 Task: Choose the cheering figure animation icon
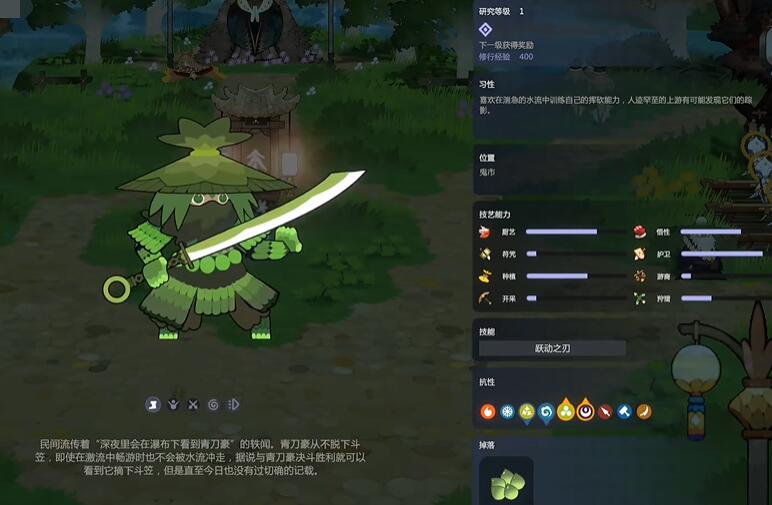coord(173,404)
